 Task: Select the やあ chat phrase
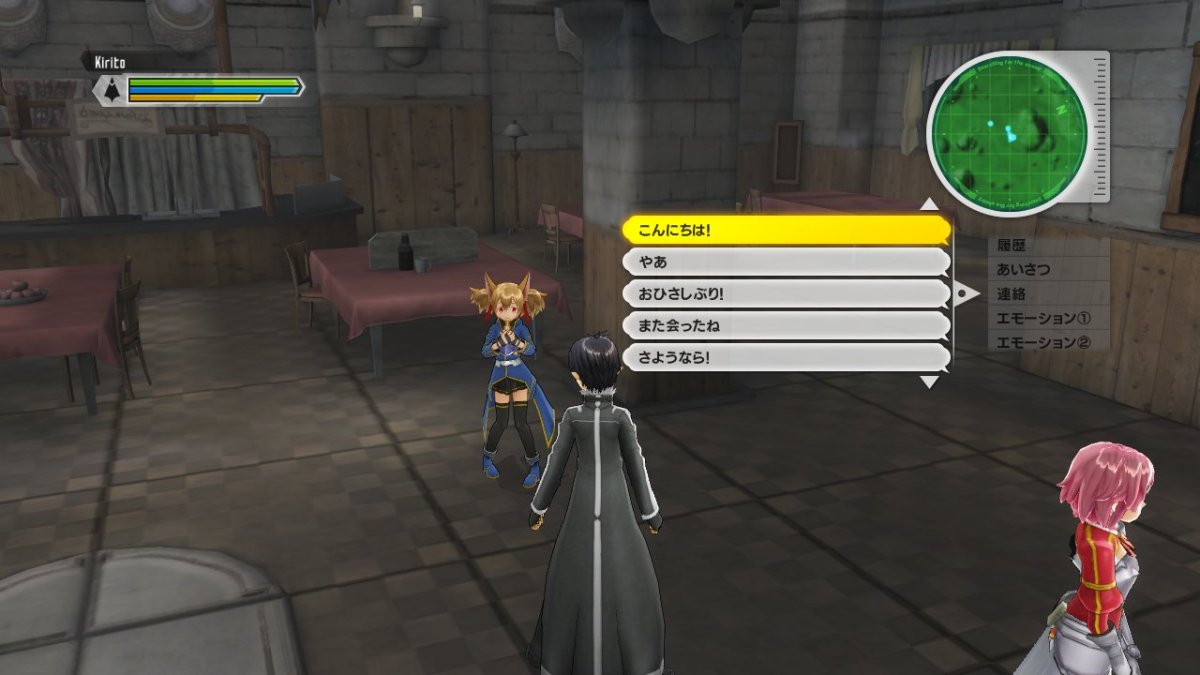[785, 262]
